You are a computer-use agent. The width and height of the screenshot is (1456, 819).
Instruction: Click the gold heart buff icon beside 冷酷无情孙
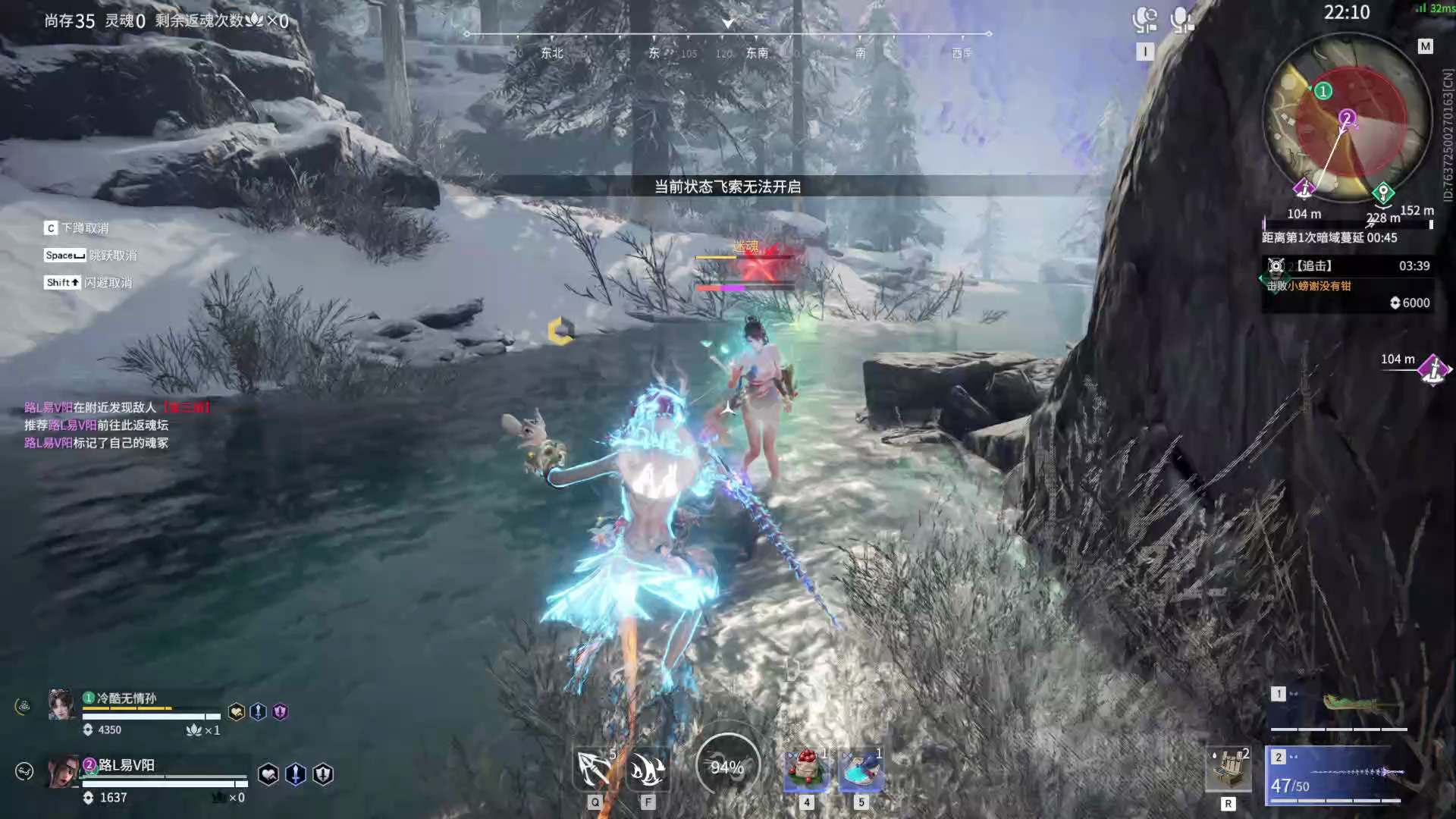point(237,712)
